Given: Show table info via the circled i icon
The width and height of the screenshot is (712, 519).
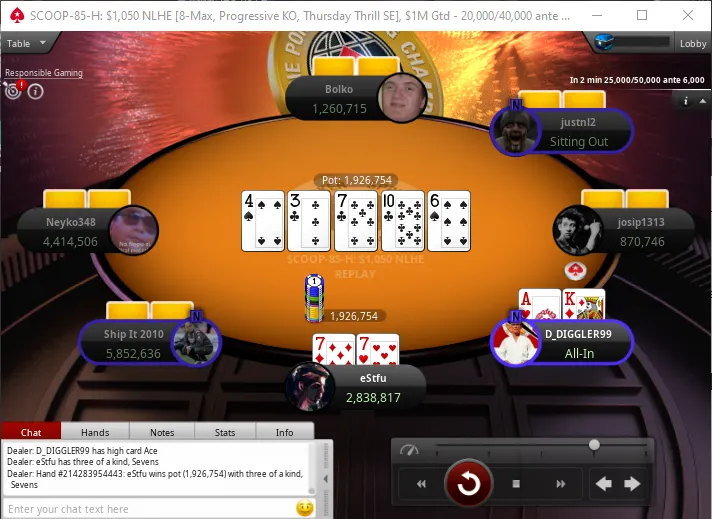Looking at the screenshot, I should tap(35, 92).
